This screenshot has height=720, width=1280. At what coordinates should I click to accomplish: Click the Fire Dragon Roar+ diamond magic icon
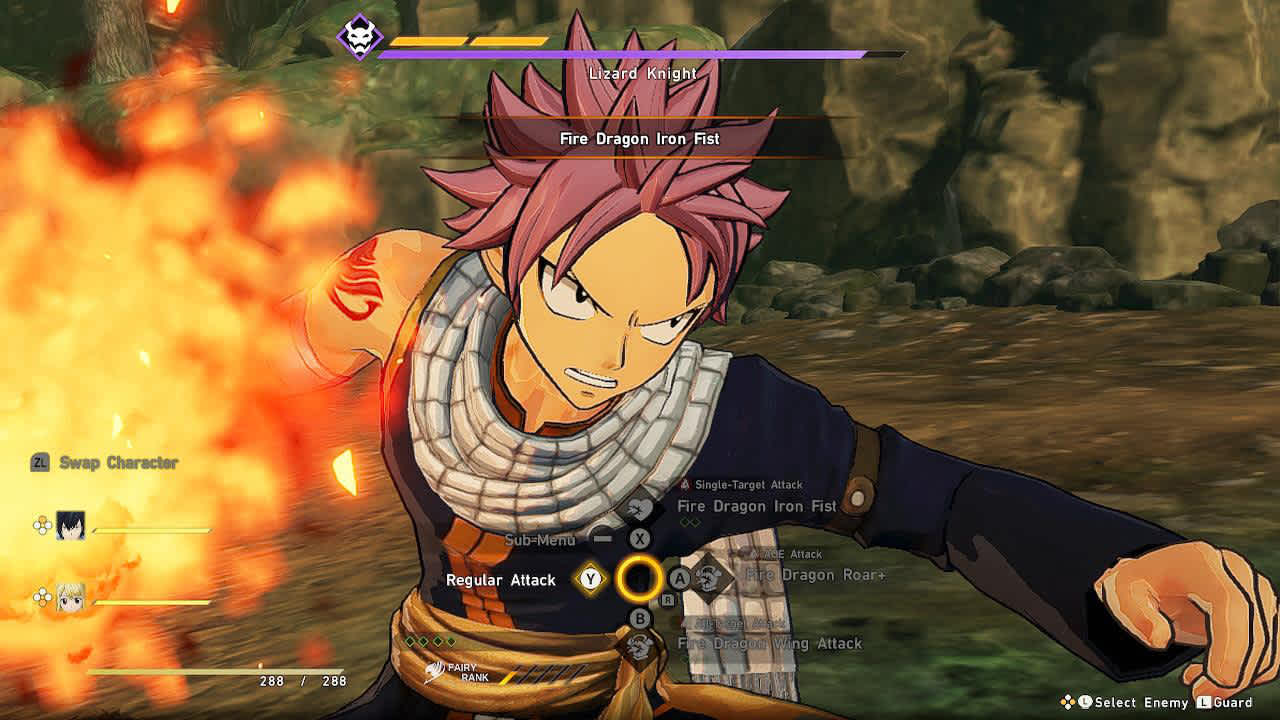707,577
